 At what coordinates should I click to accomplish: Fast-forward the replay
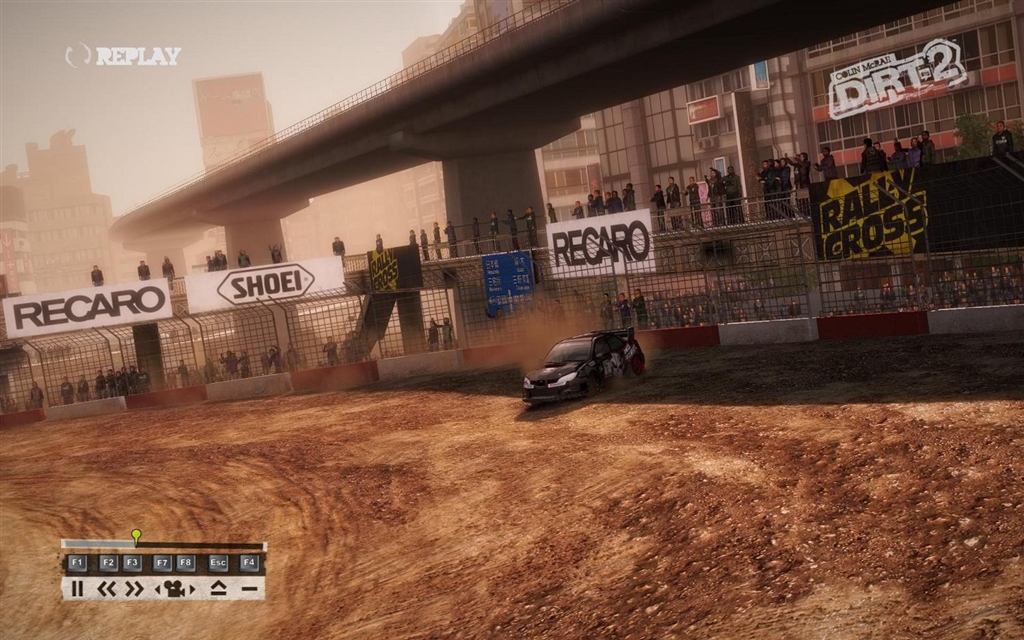pyautogui.click(x=133, y=588)
